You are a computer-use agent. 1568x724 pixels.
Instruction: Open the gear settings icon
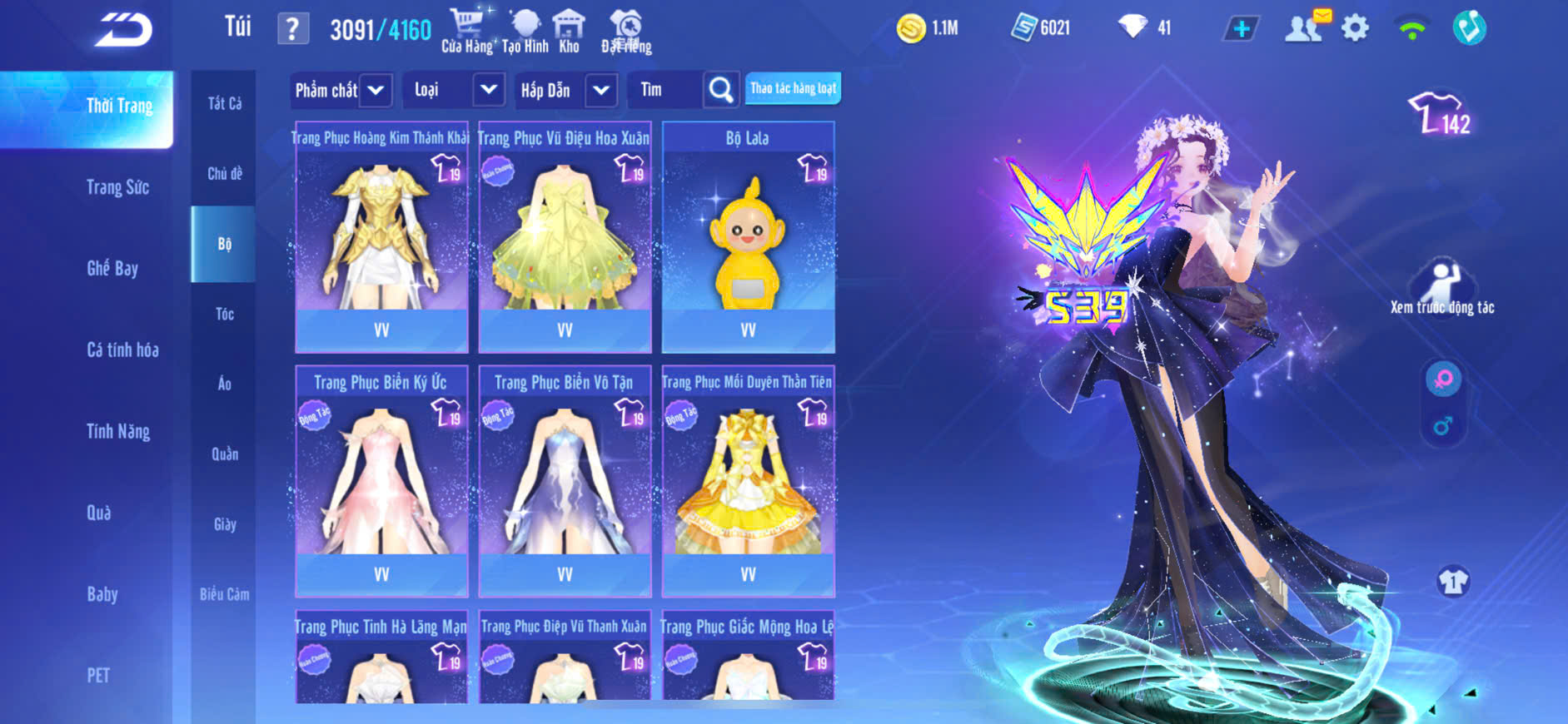coord(1355,29)
